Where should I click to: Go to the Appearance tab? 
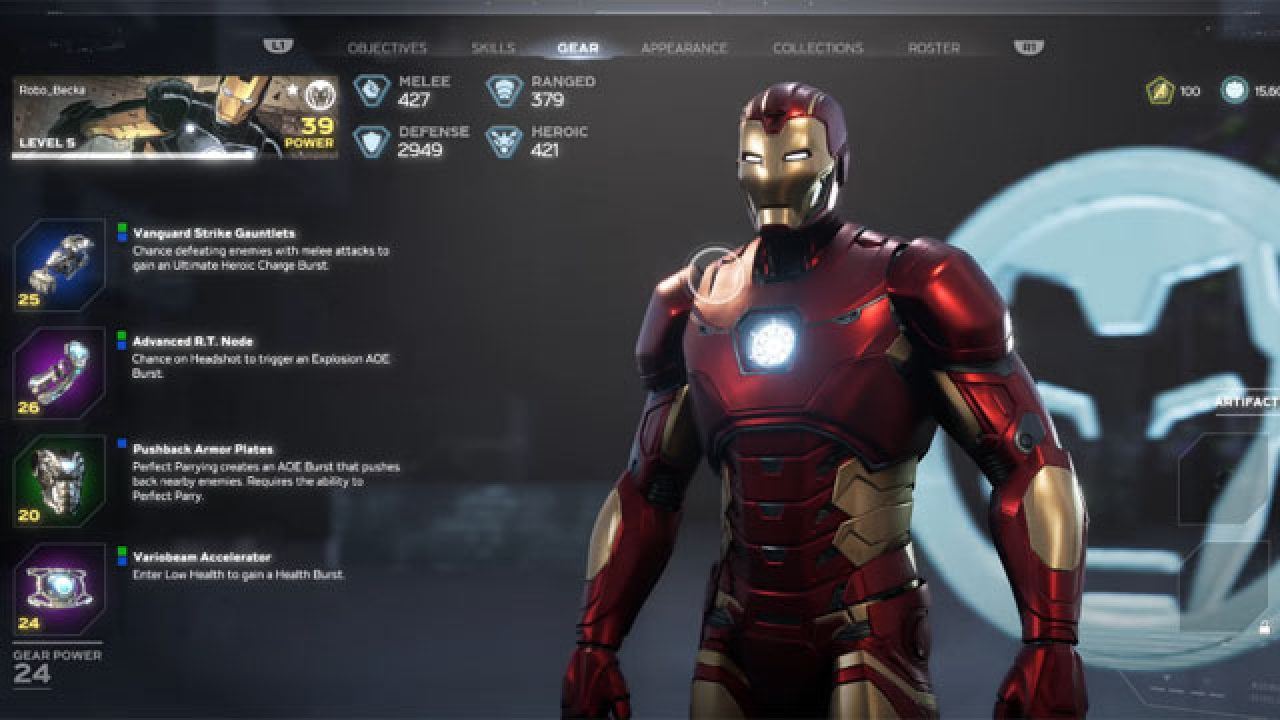click(x=684, y=48)
